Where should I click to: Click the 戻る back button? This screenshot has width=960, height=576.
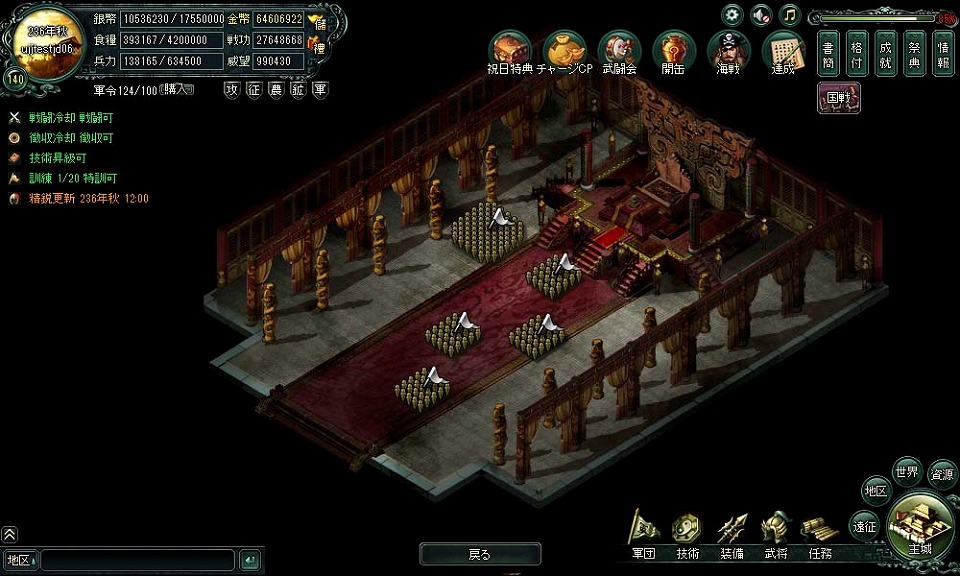(x=480, y=554)
